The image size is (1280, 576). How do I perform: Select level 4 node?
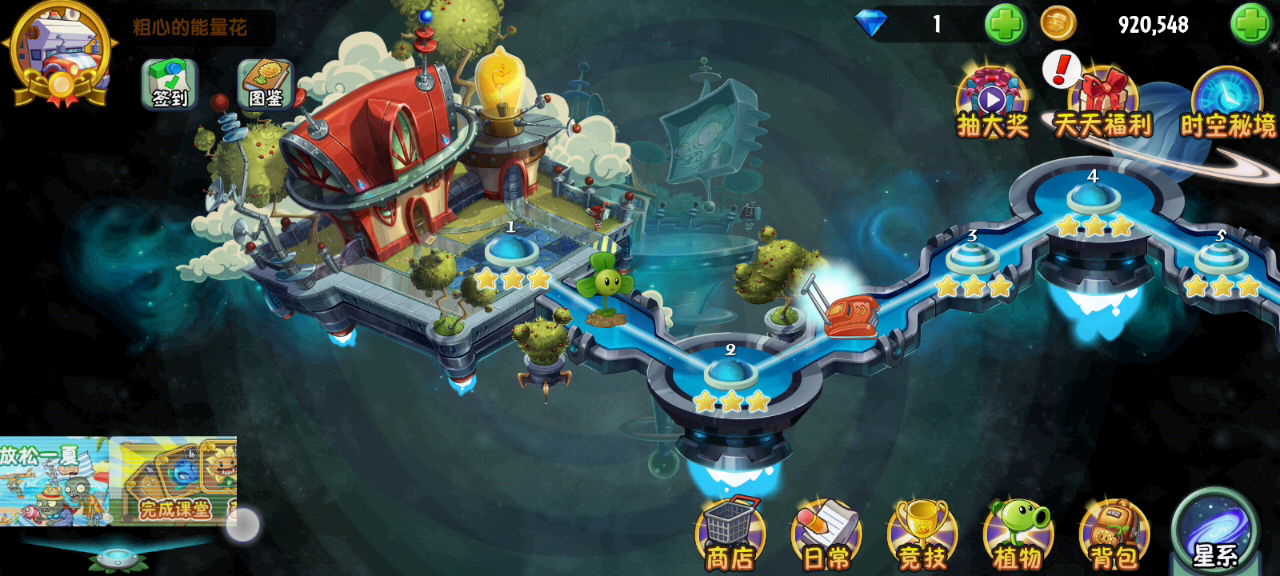click(x=1093, y=198)
